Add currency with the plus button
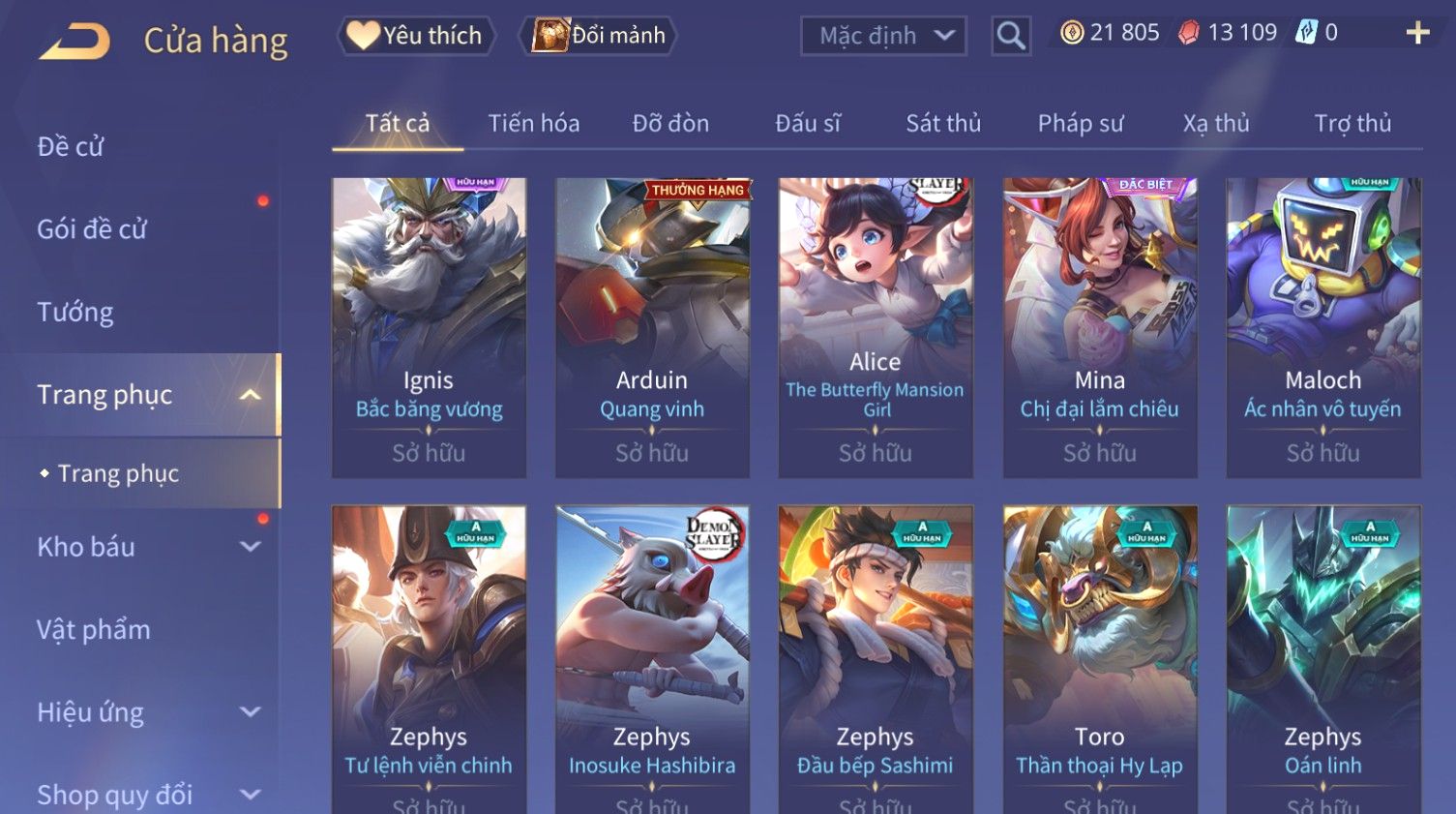 click(1417, 34)
